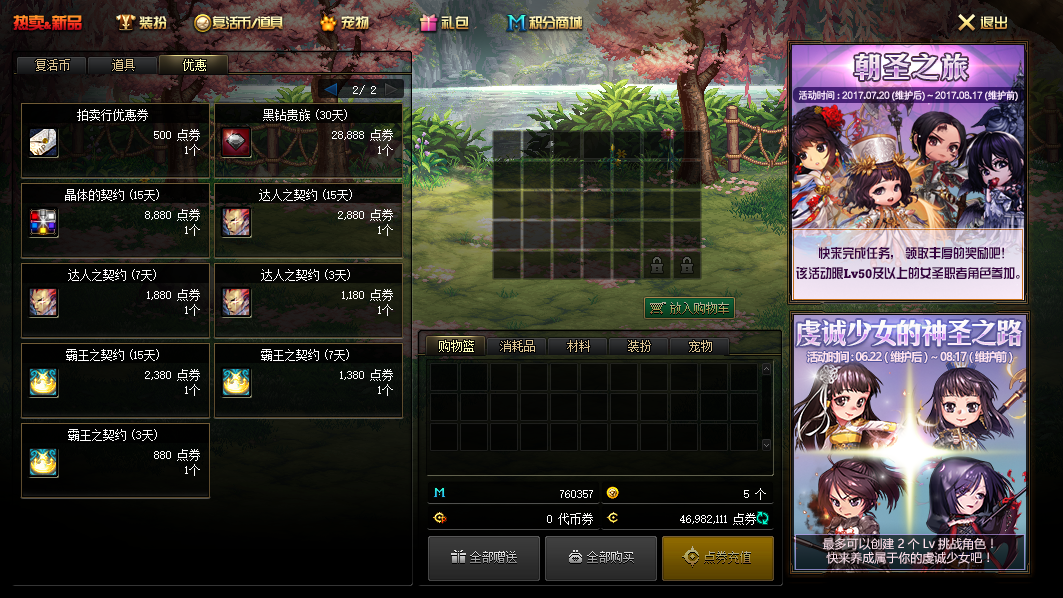The height and width of the screenshot is (598, 1063).
Task: Switch to the 消耗品 cart tab
Action: pyautogui.click(x=517, y=346)
